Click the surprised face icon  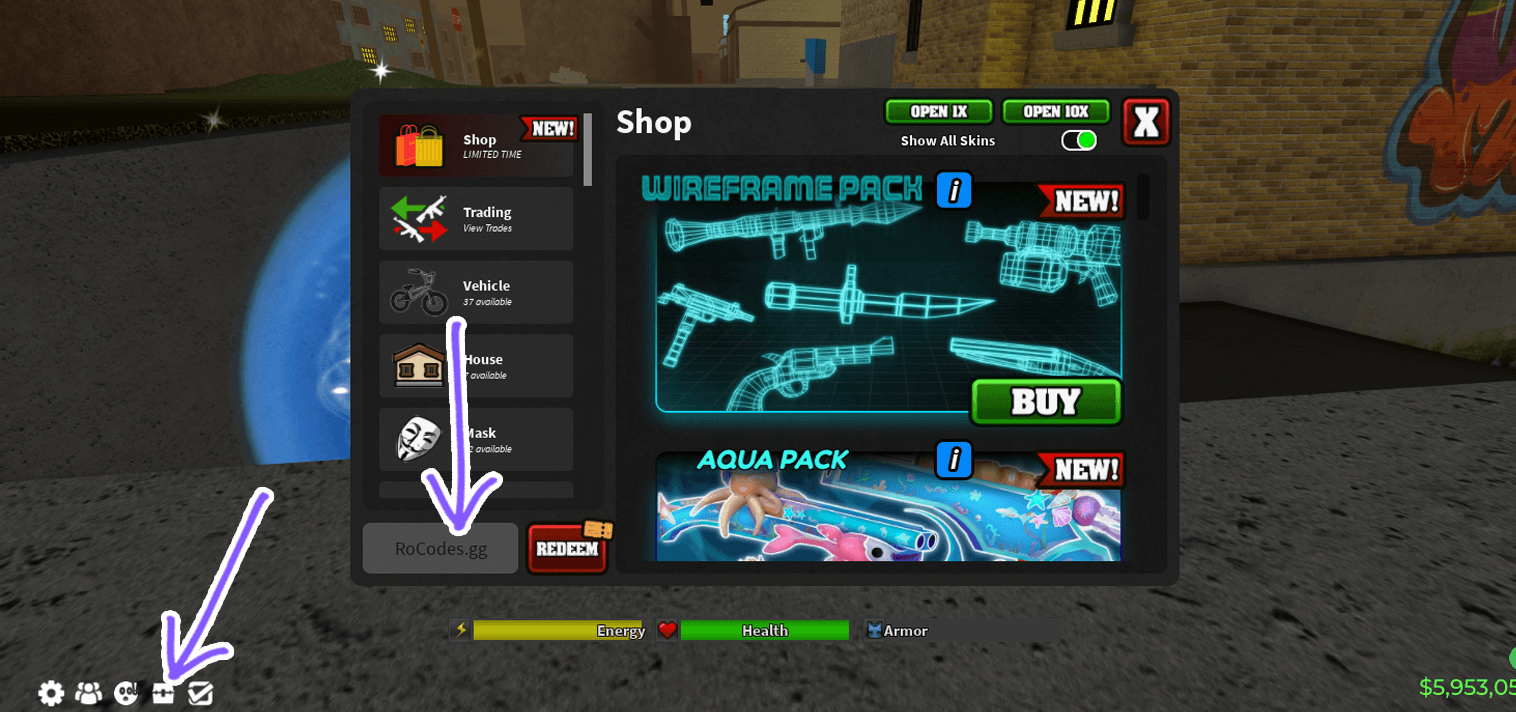pos(126,692)
